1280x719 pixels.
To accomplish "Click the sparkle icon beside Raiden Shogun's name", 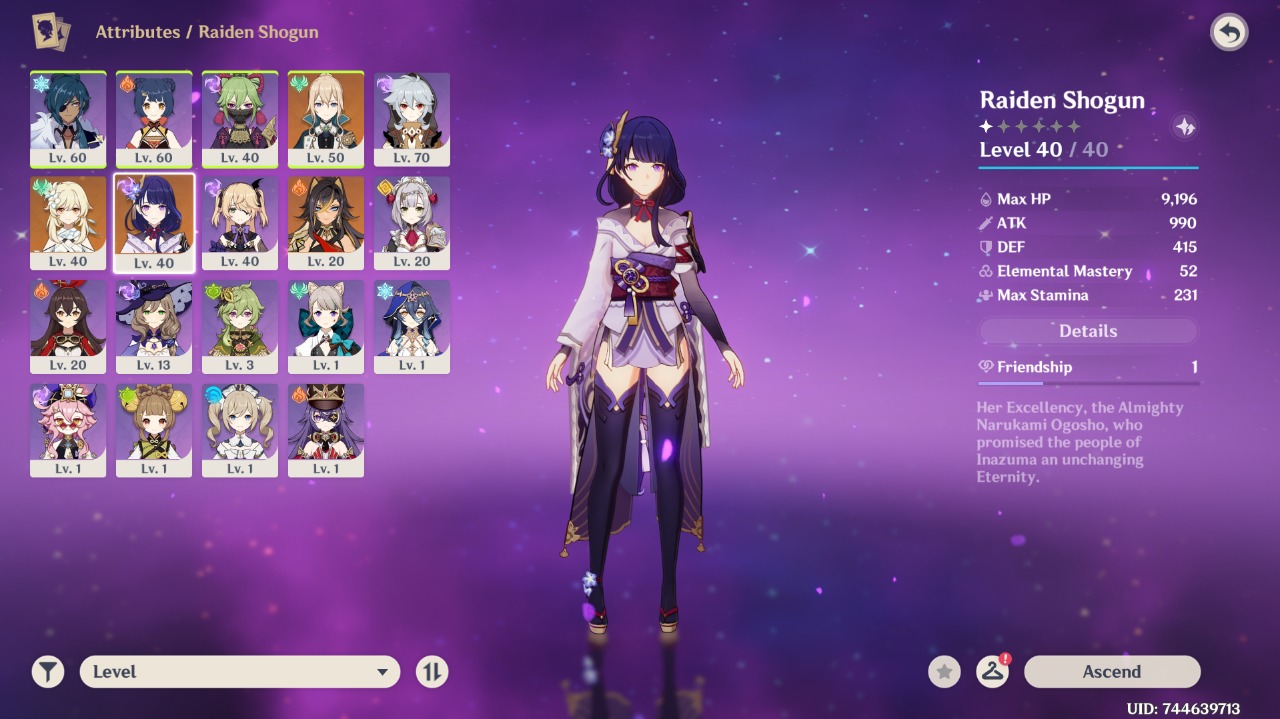I will click(1185, 127).
